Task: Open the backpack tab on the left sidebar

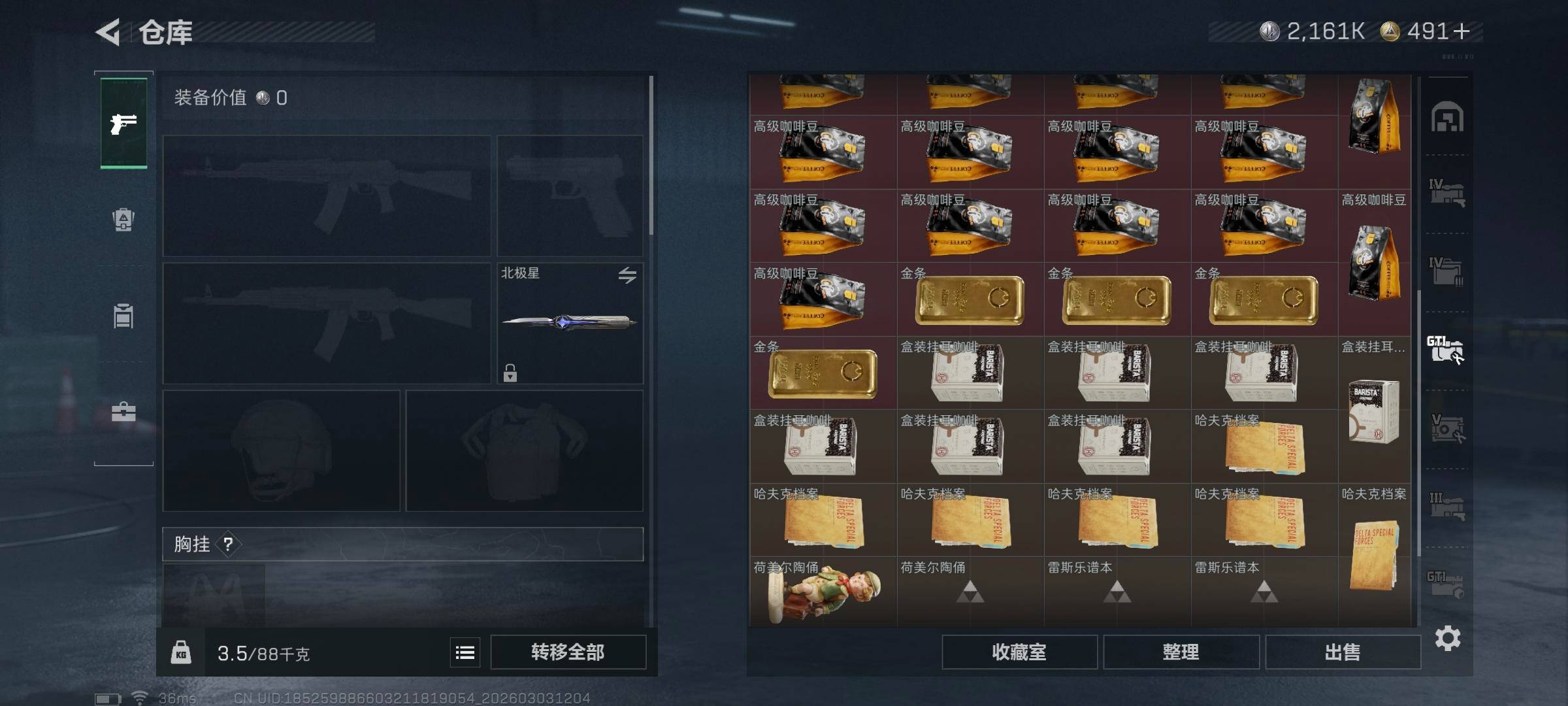Action: (x=123, y=220)
